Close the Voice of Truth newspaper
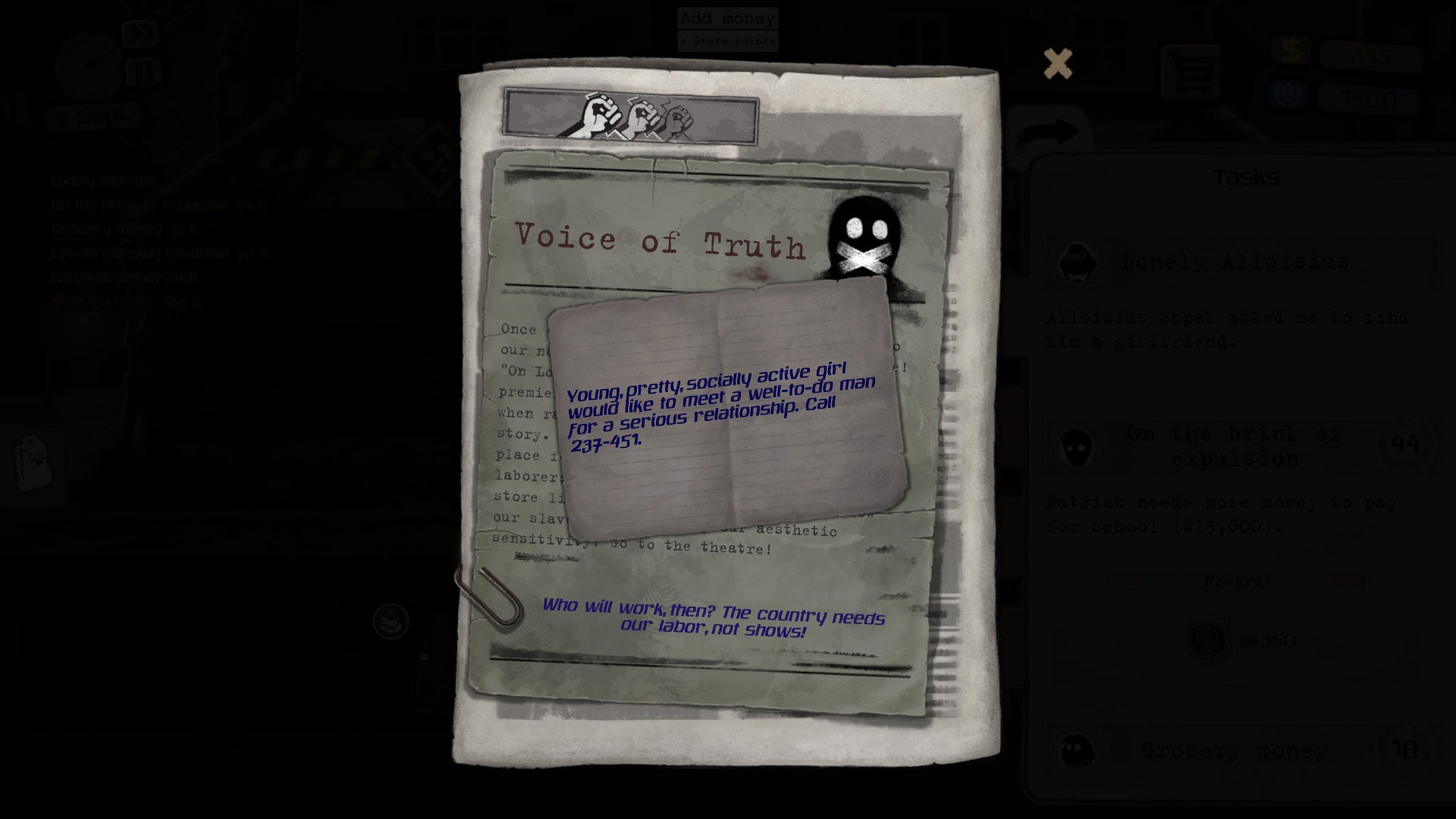The image size is (1456, 819). pyautogui.click(x=1057, y=64)
